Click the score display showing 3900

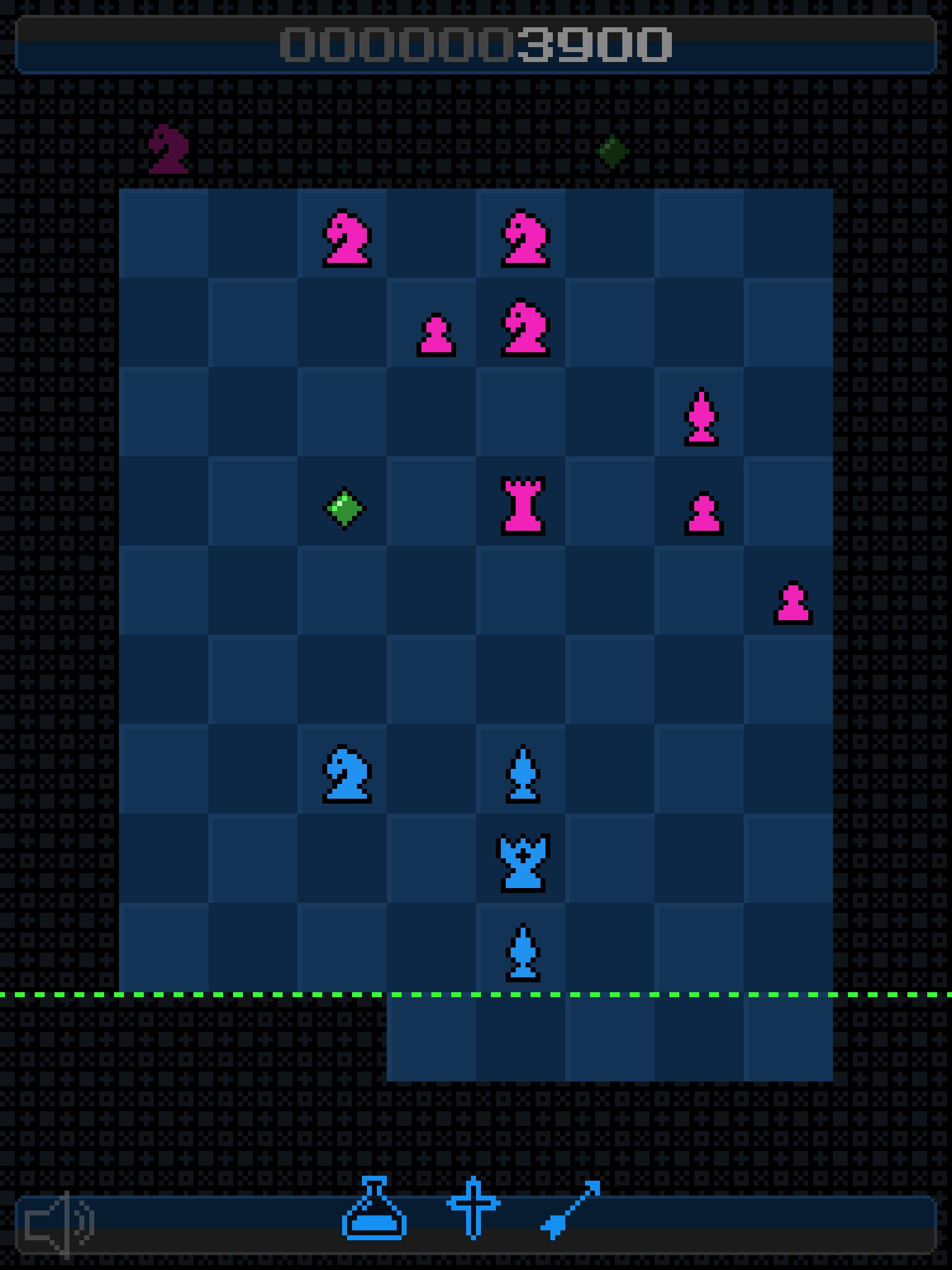[476, 43]
